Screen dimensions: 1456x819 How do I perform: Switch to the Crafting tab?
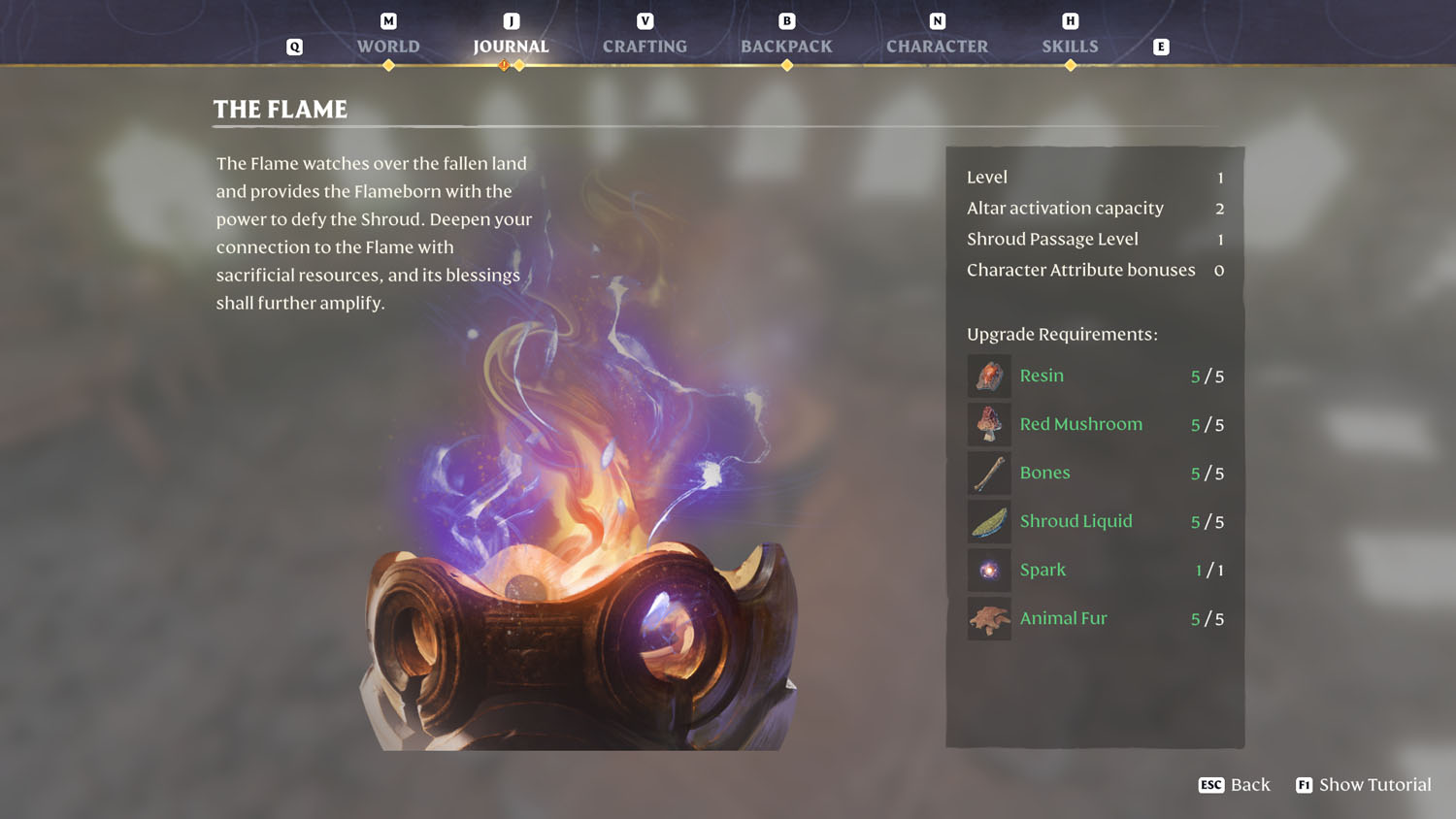click(x=645, y=46)
